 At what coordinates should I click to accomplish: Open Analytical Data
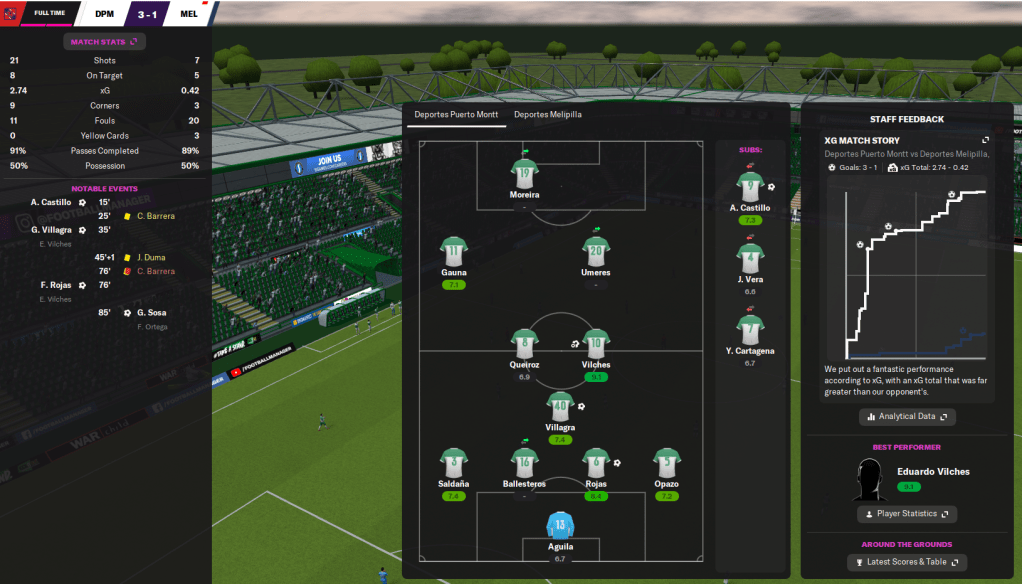[x=907, y=416]
